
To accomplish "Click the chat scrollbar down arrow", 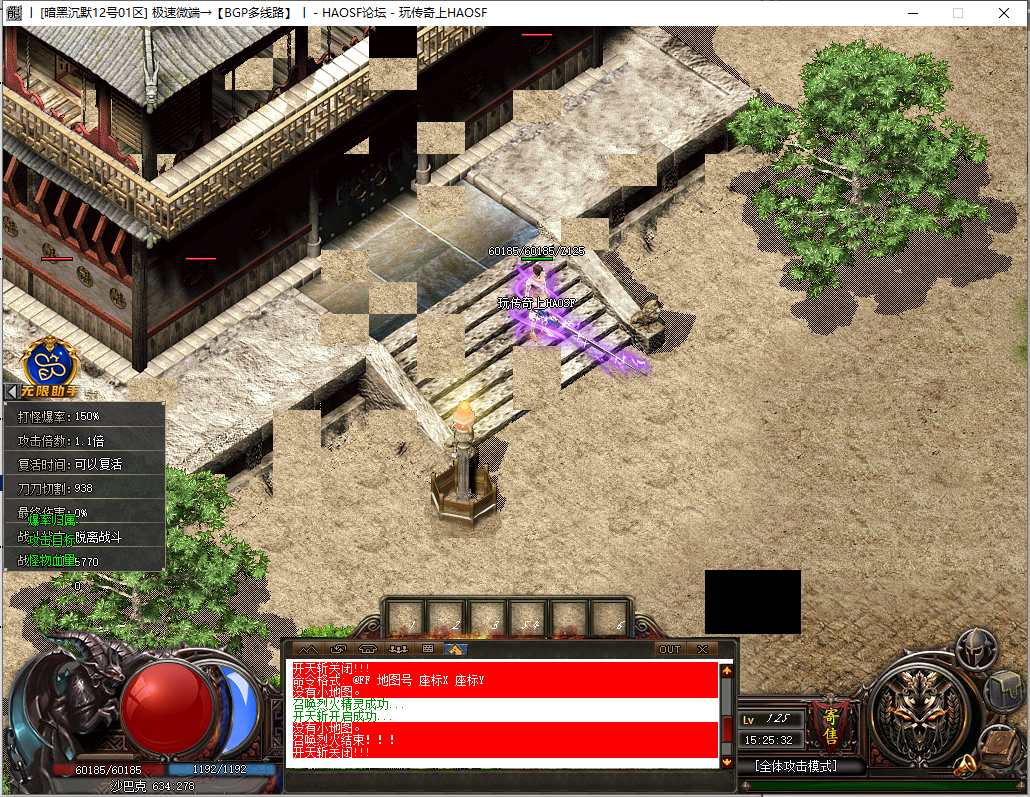I will tap(727, 762).
